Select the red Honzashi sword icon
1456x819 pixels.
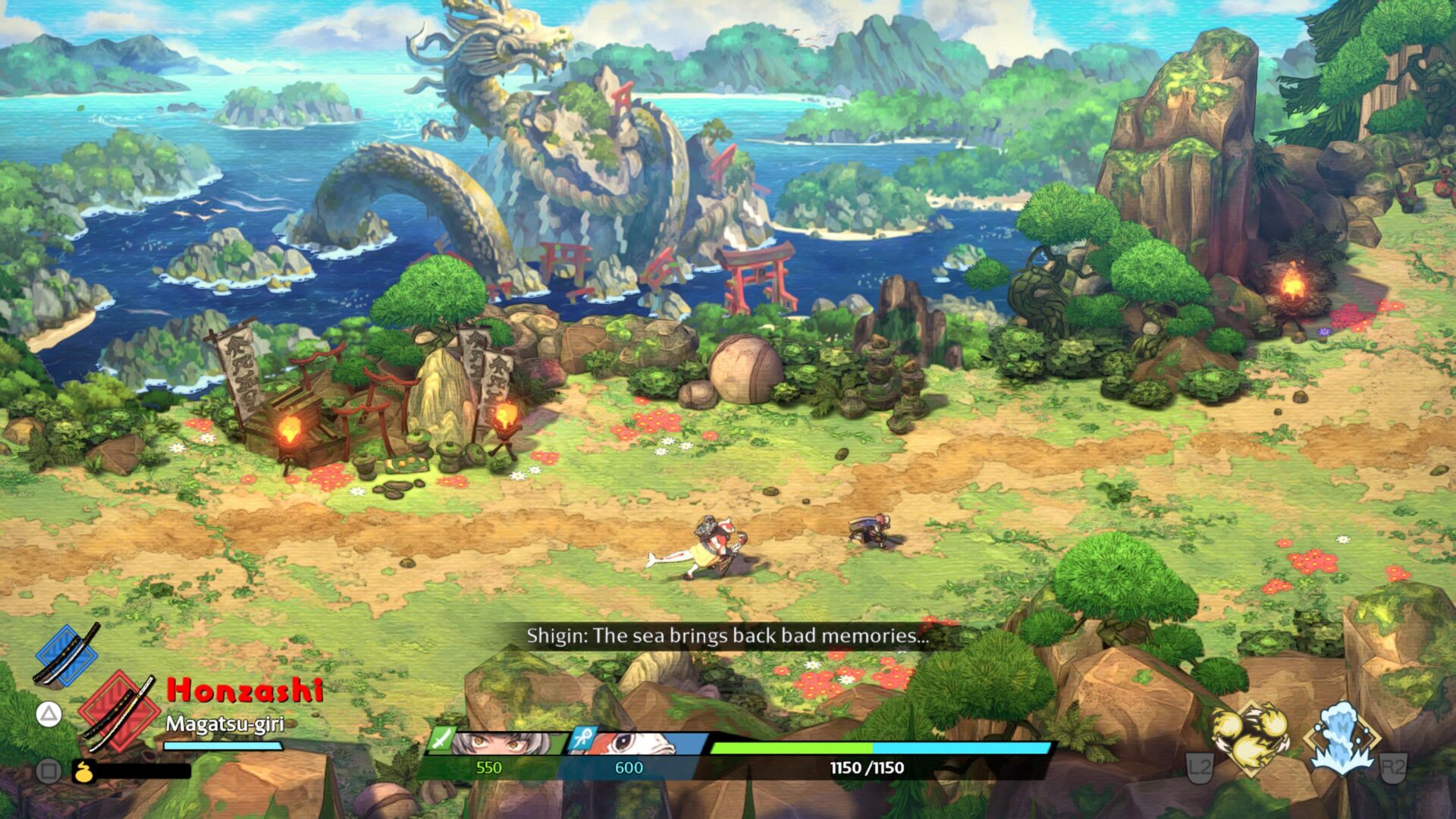[119, 711]
